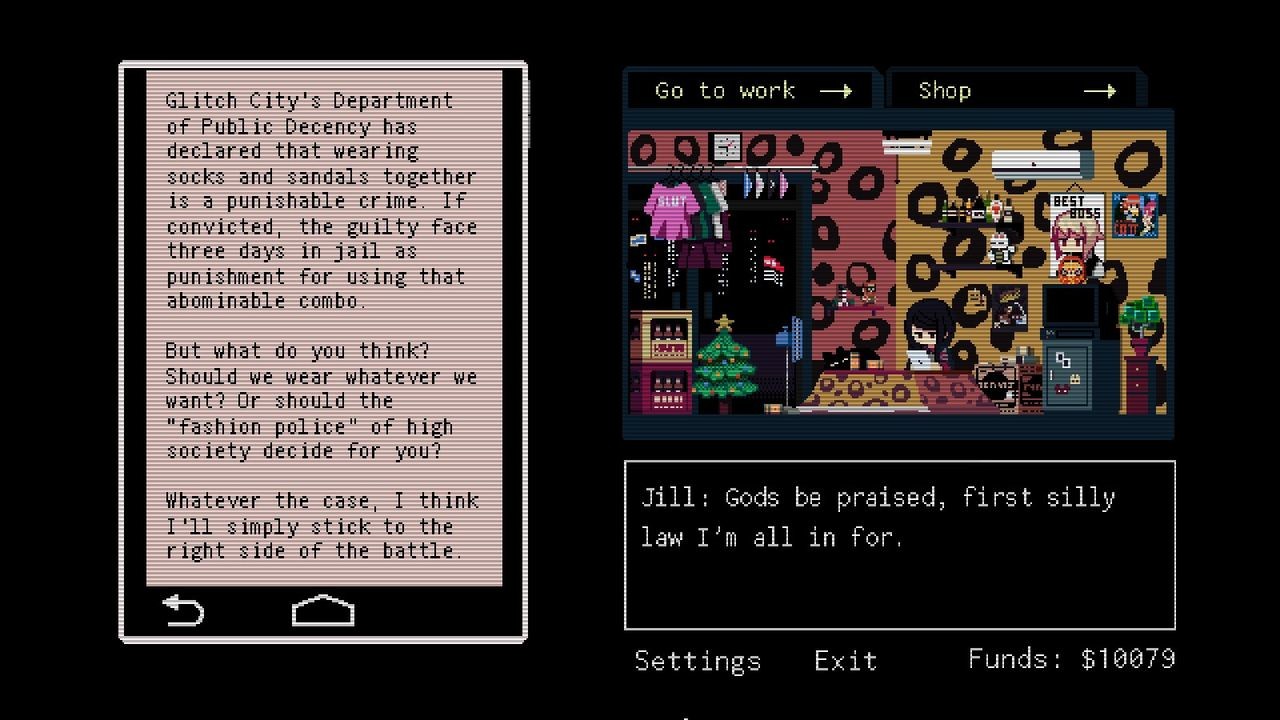Click Exit to leave the game

(x=845, y=660)
